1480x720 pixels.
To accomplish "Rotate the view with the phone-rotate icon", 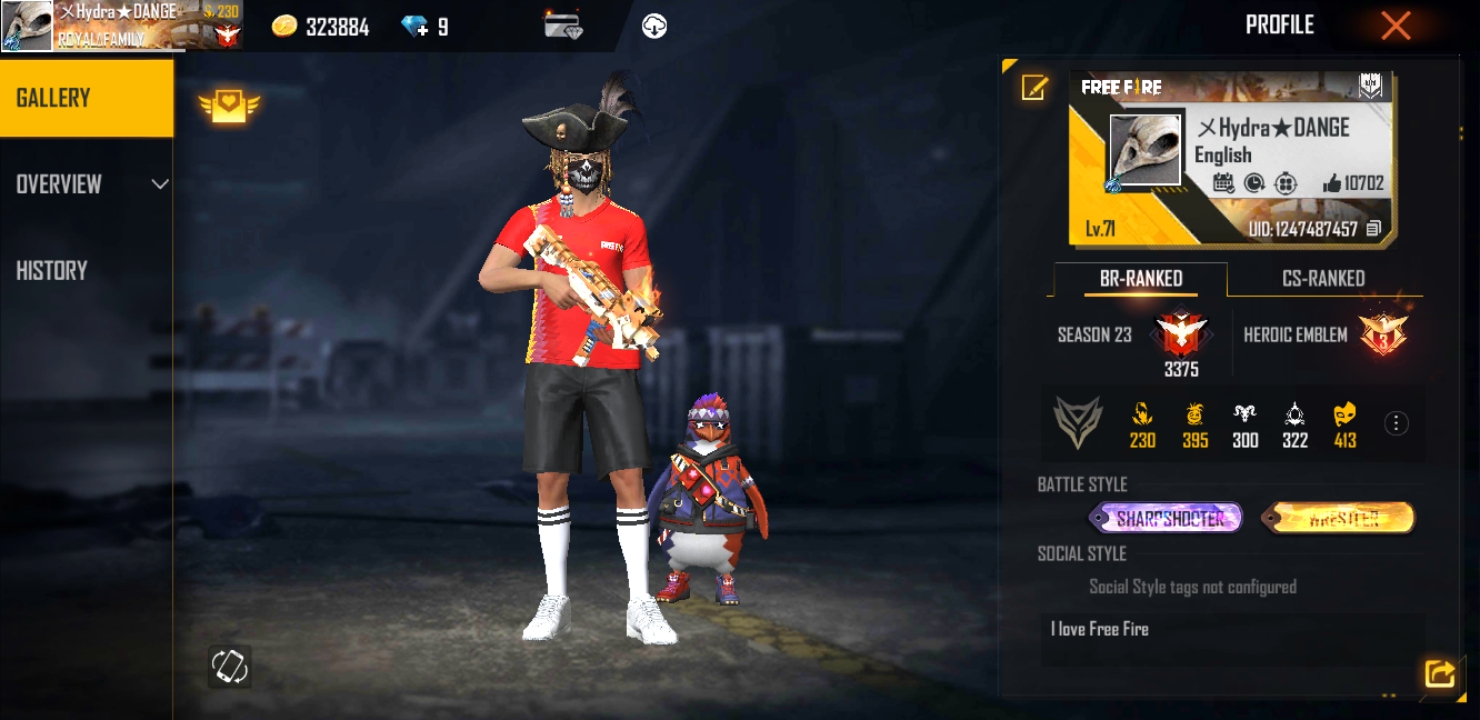I will point(229,666).
